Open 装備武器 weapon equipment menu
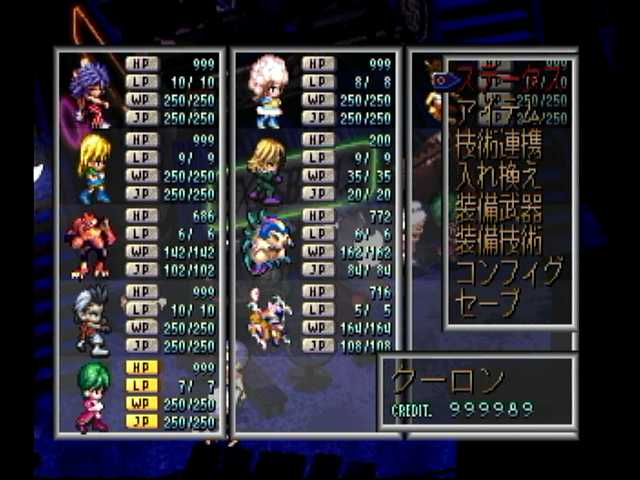 (499, 212)
